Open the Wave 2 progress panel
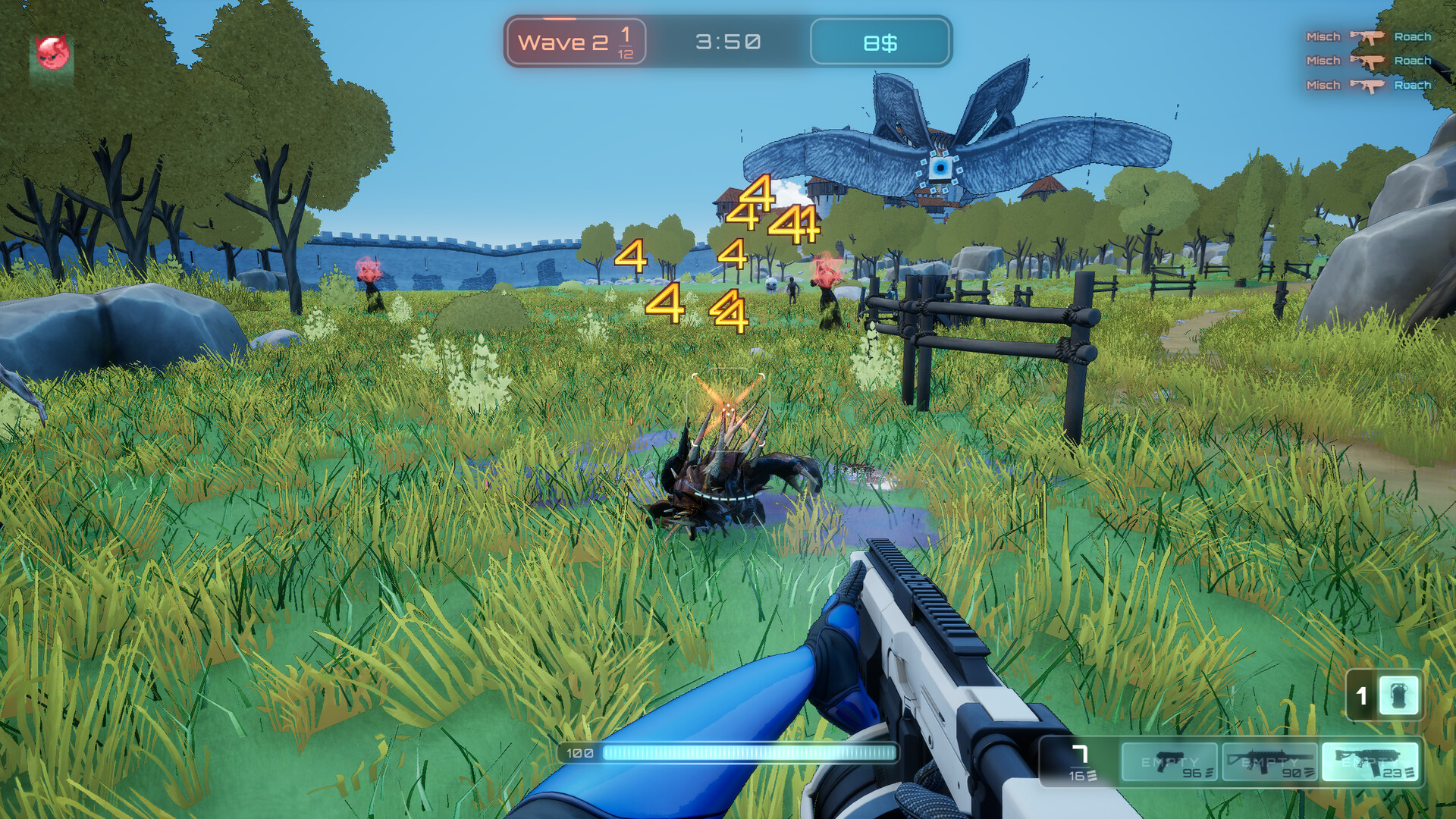 pyautogui.click(x=576, y=42)
